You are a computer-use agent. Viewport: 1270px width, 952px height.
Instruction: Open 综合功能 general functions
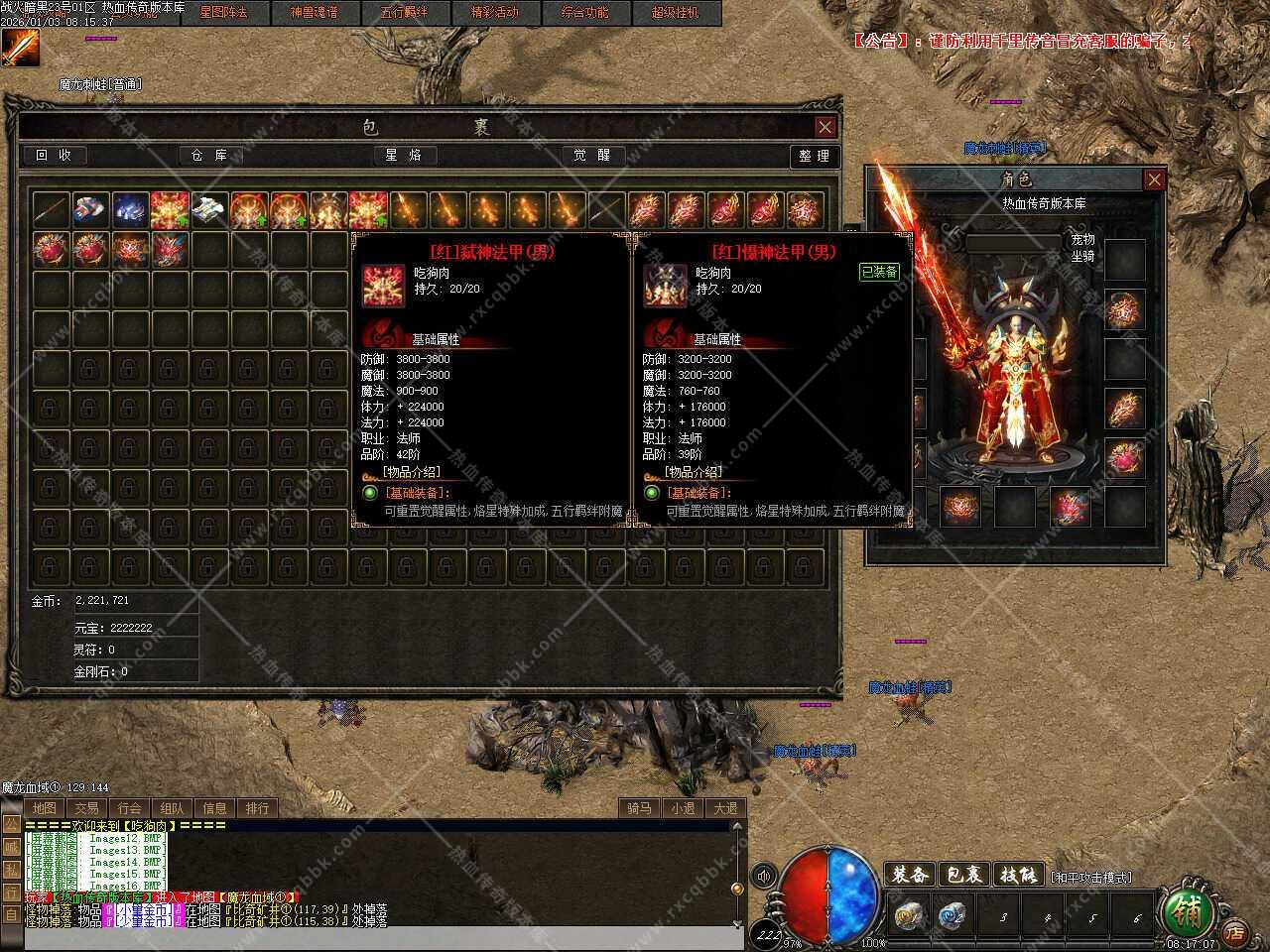(x=584, y=13)
